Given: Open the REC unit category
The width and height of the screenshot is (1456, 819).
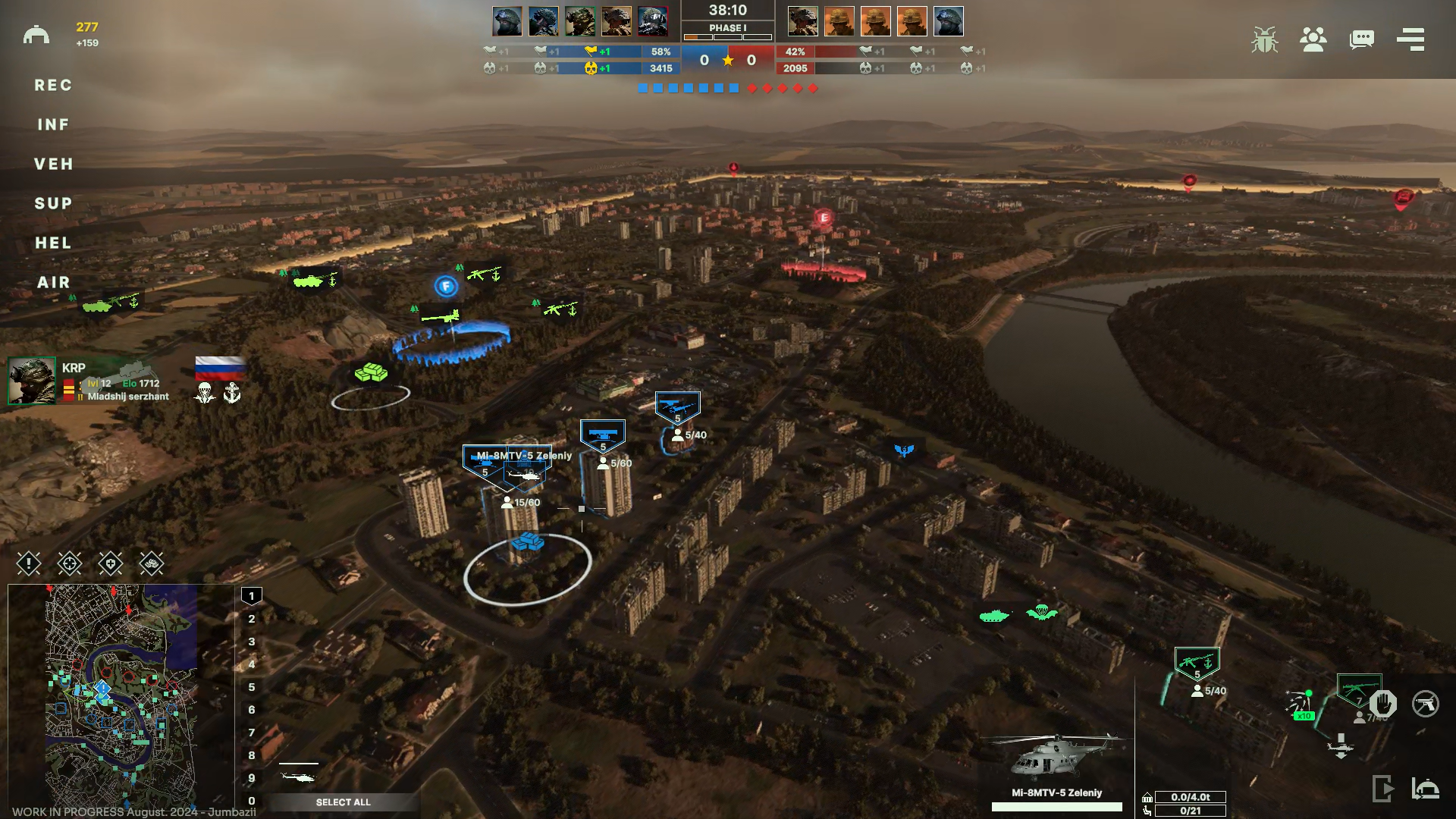Looking at the screenshot, I should (x=53, y=85).
